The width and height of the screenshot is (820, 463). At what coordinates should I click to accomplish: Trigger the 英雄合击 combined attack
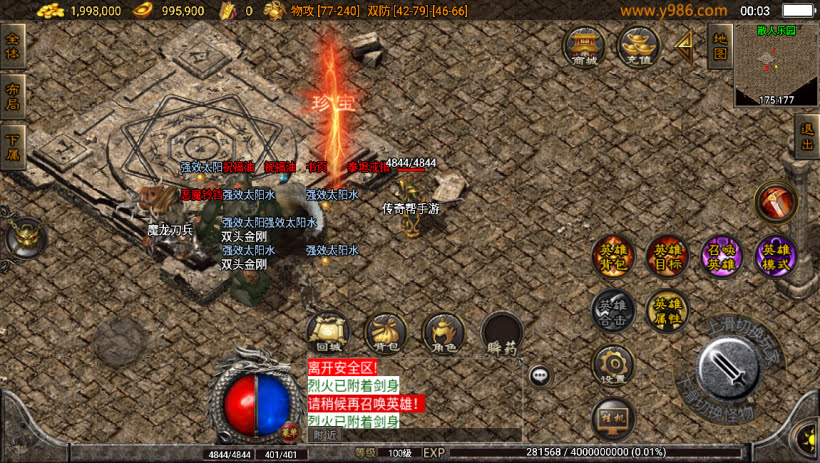tap(611, 311)
